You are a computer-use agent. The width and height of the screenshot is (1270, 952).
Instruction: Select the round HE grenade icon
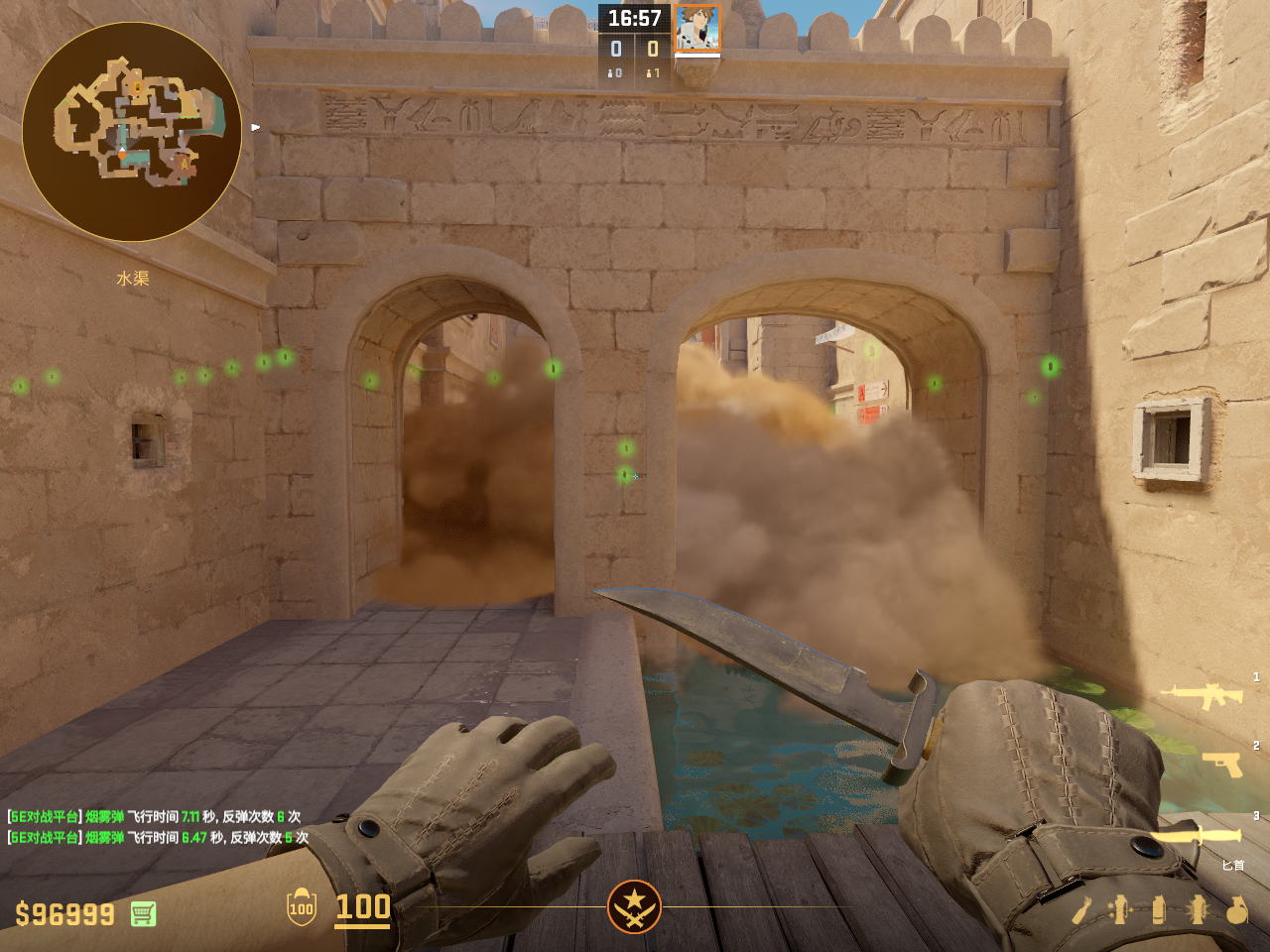tap(1236, 910)
